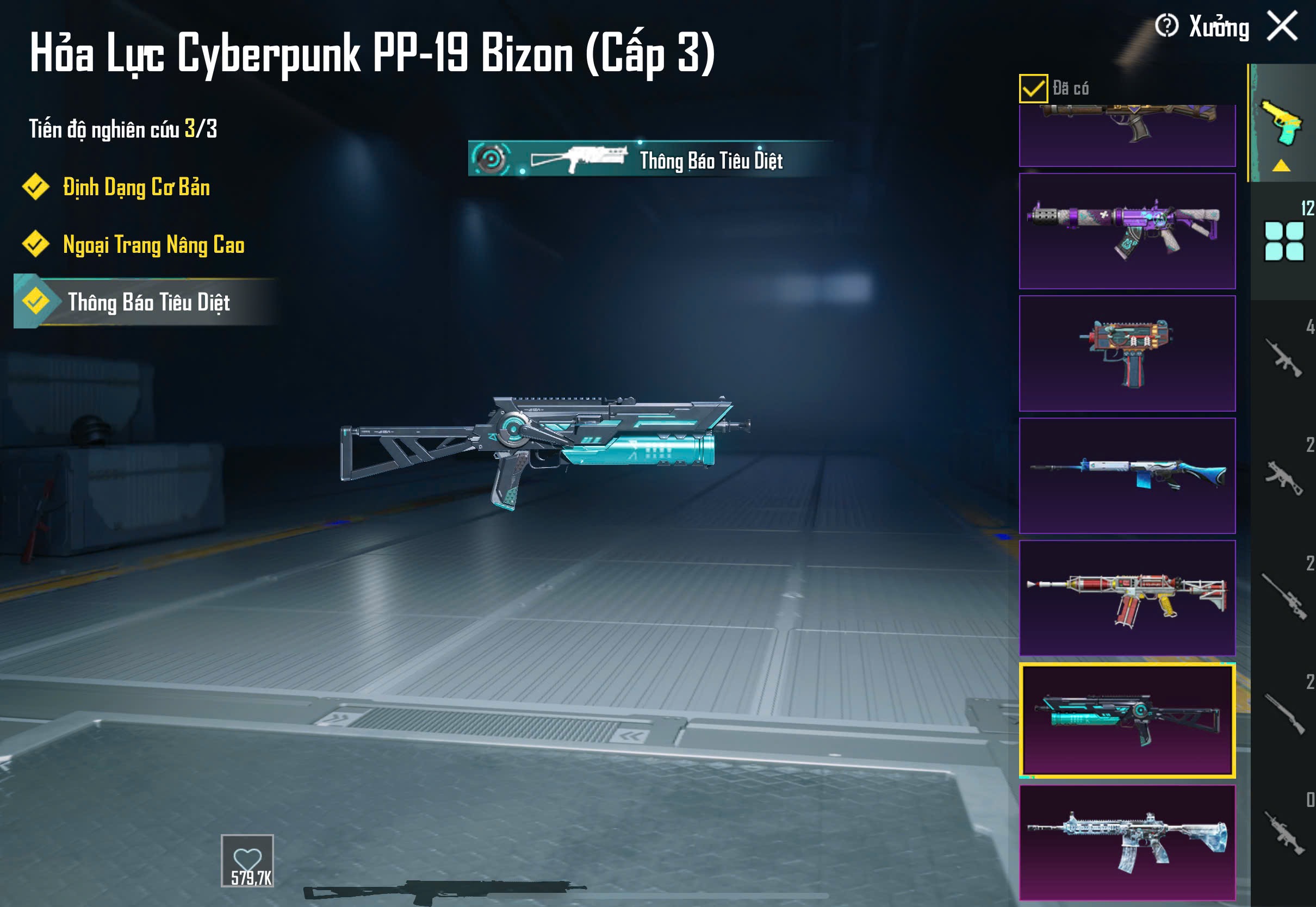Choose the blue and white rifle skin

click(x=1127, y=476)
